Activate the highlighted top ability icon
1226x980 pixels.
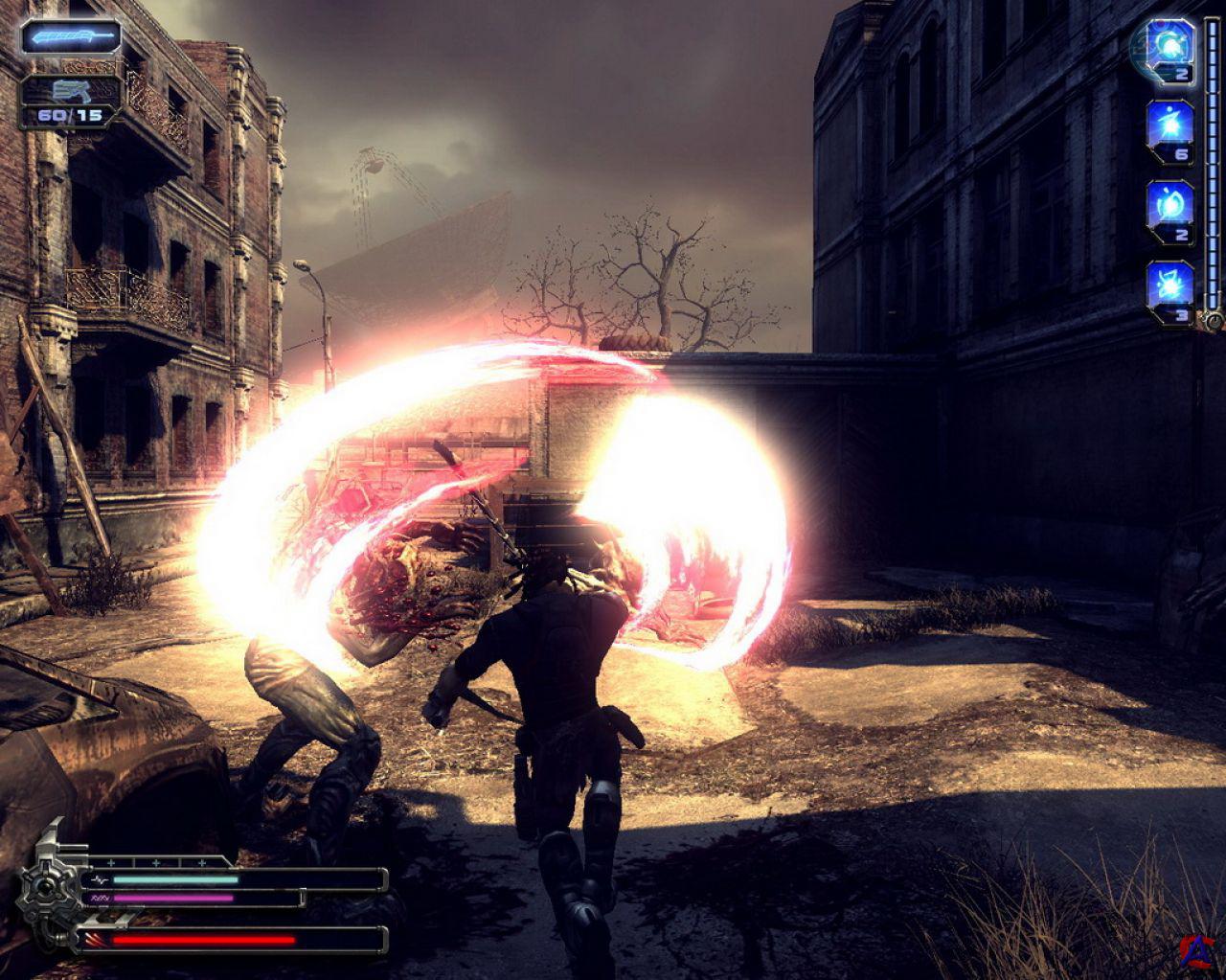[x=1169, y=43]
